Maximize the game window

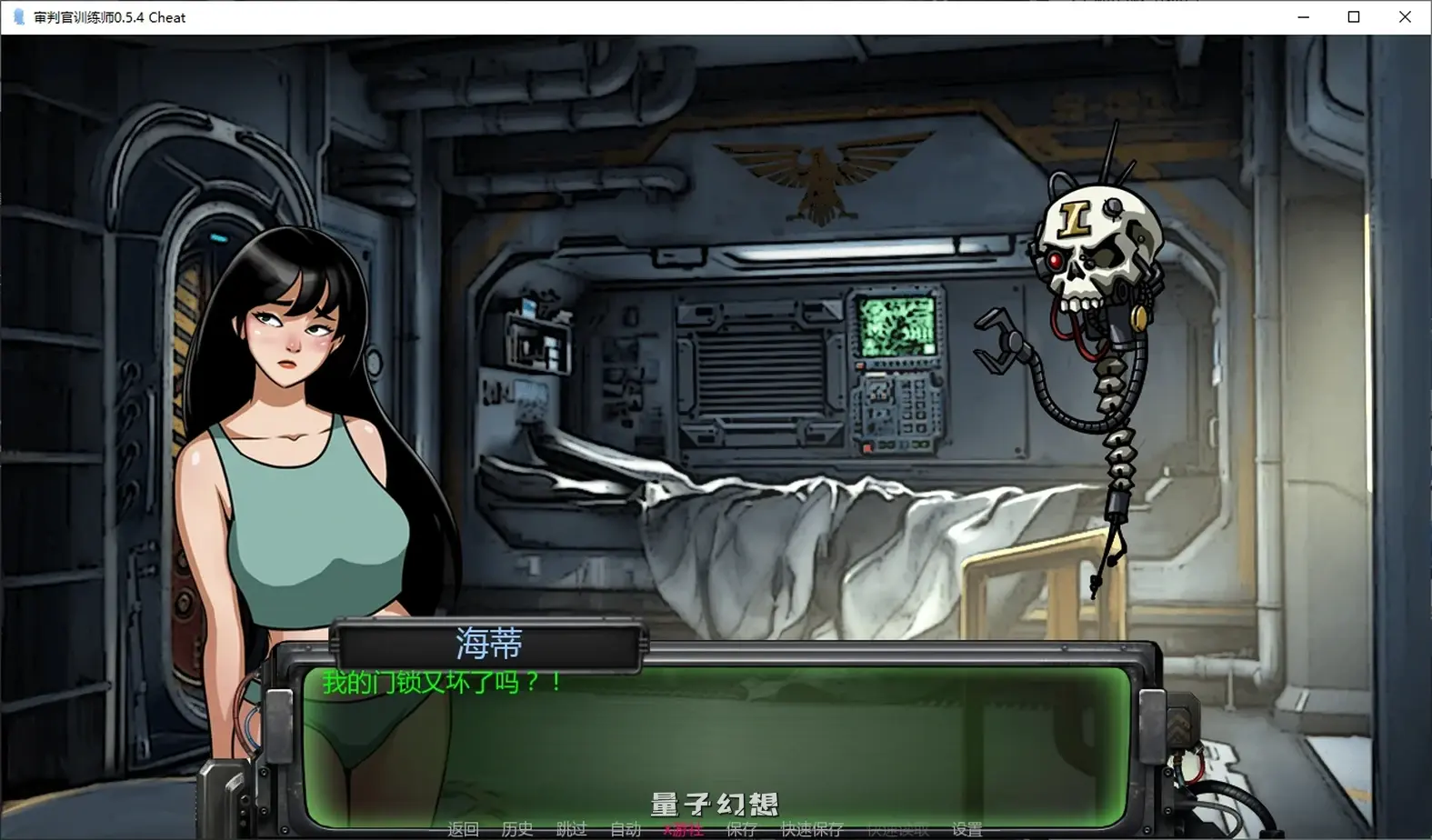pos(1354,16)
